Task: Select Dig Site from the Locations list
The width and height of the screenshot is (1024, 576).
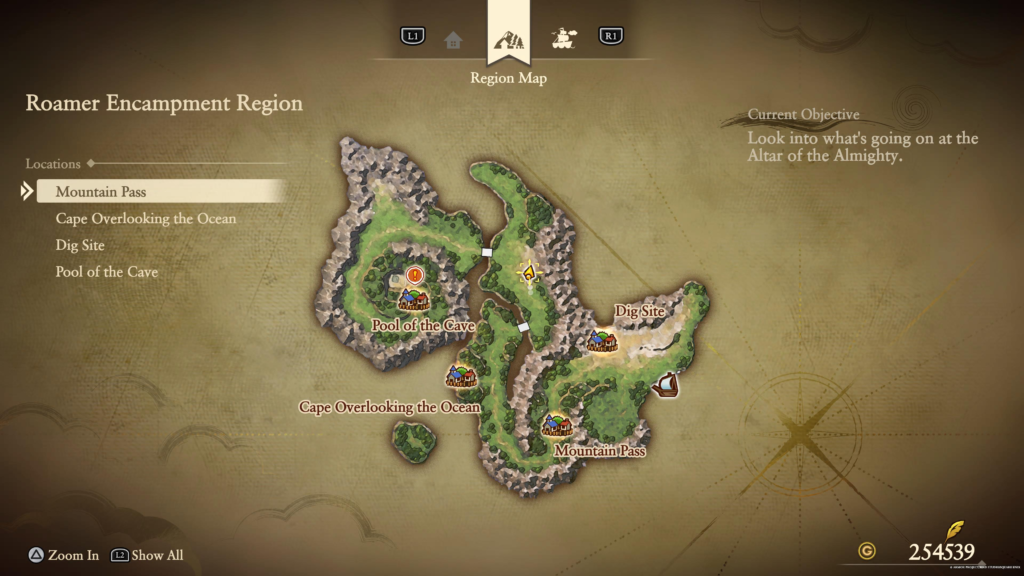Action: [80, 245]
